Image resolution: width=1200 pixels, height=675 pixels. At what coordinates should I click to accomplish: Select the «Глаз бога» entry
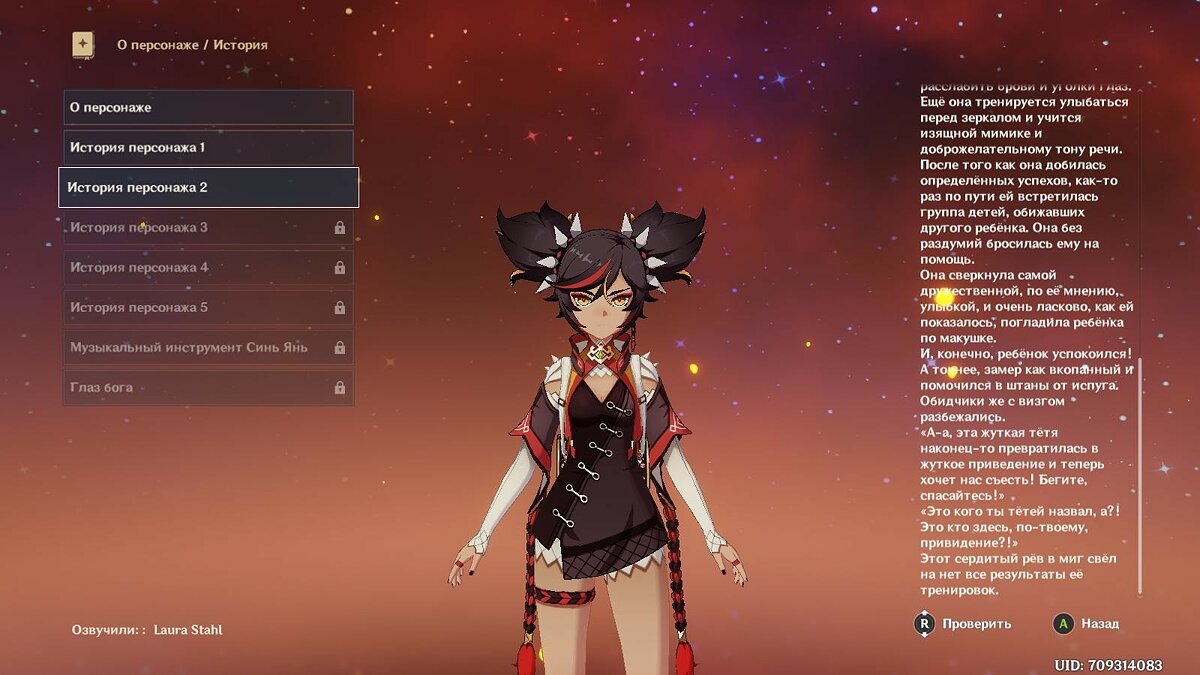click(208, 387)
